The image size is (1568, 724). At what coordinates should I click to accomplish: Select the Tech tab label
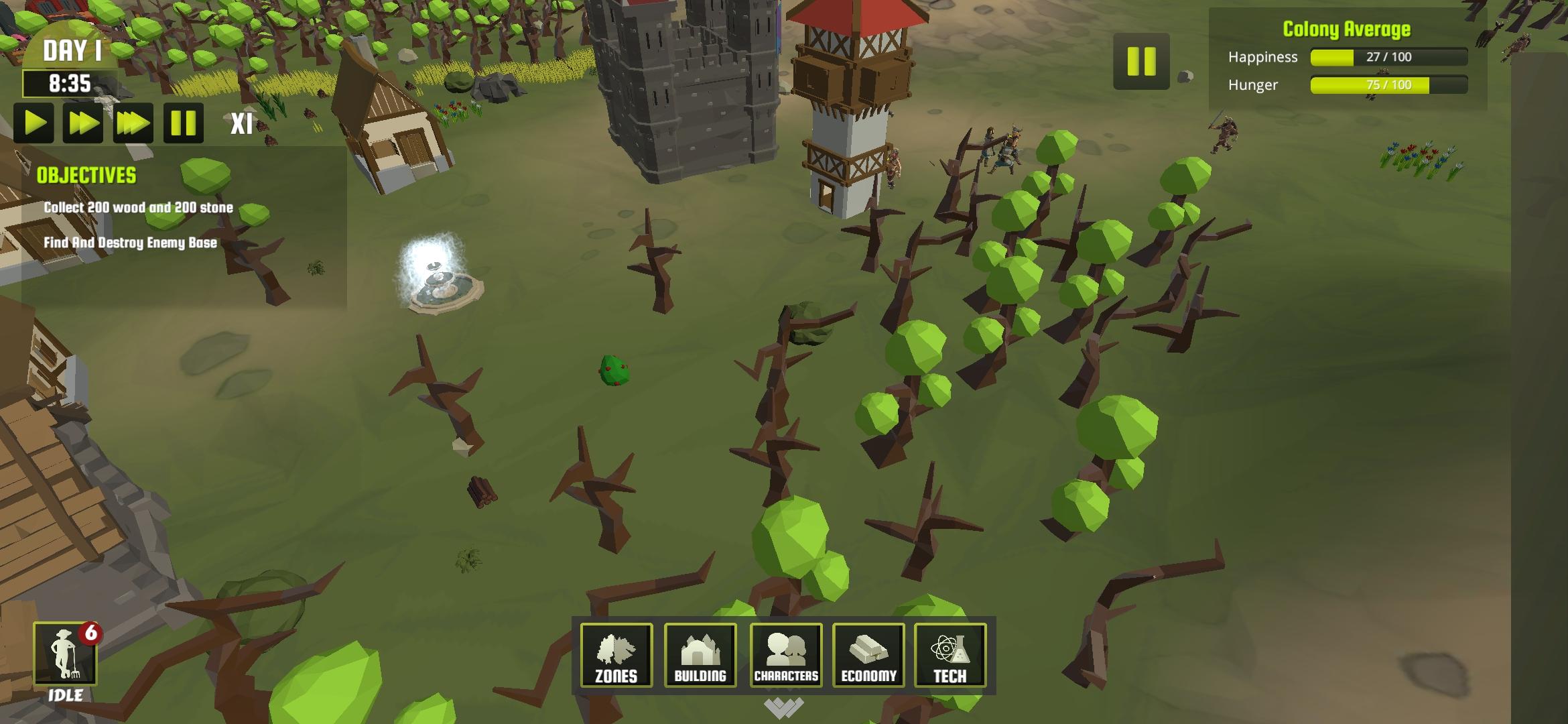point(951,676)
